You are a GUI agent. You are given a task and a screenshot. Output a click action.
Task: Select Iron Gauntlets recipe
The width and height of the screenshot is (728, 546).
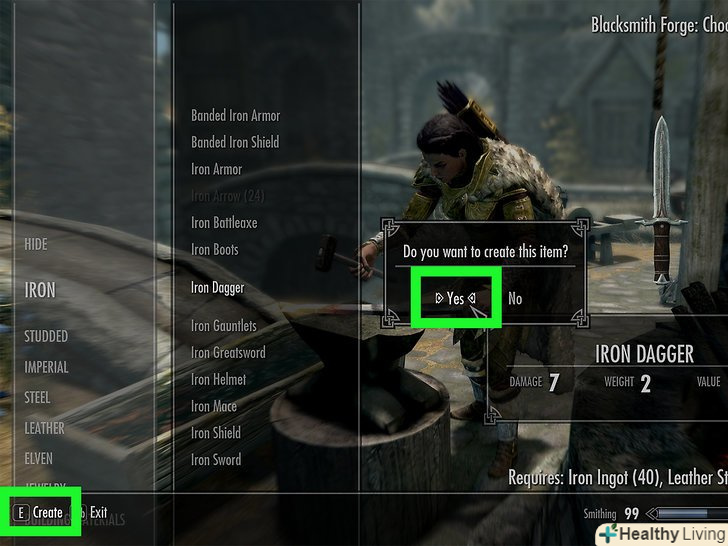pyautogui.click(x=223, y=326)
